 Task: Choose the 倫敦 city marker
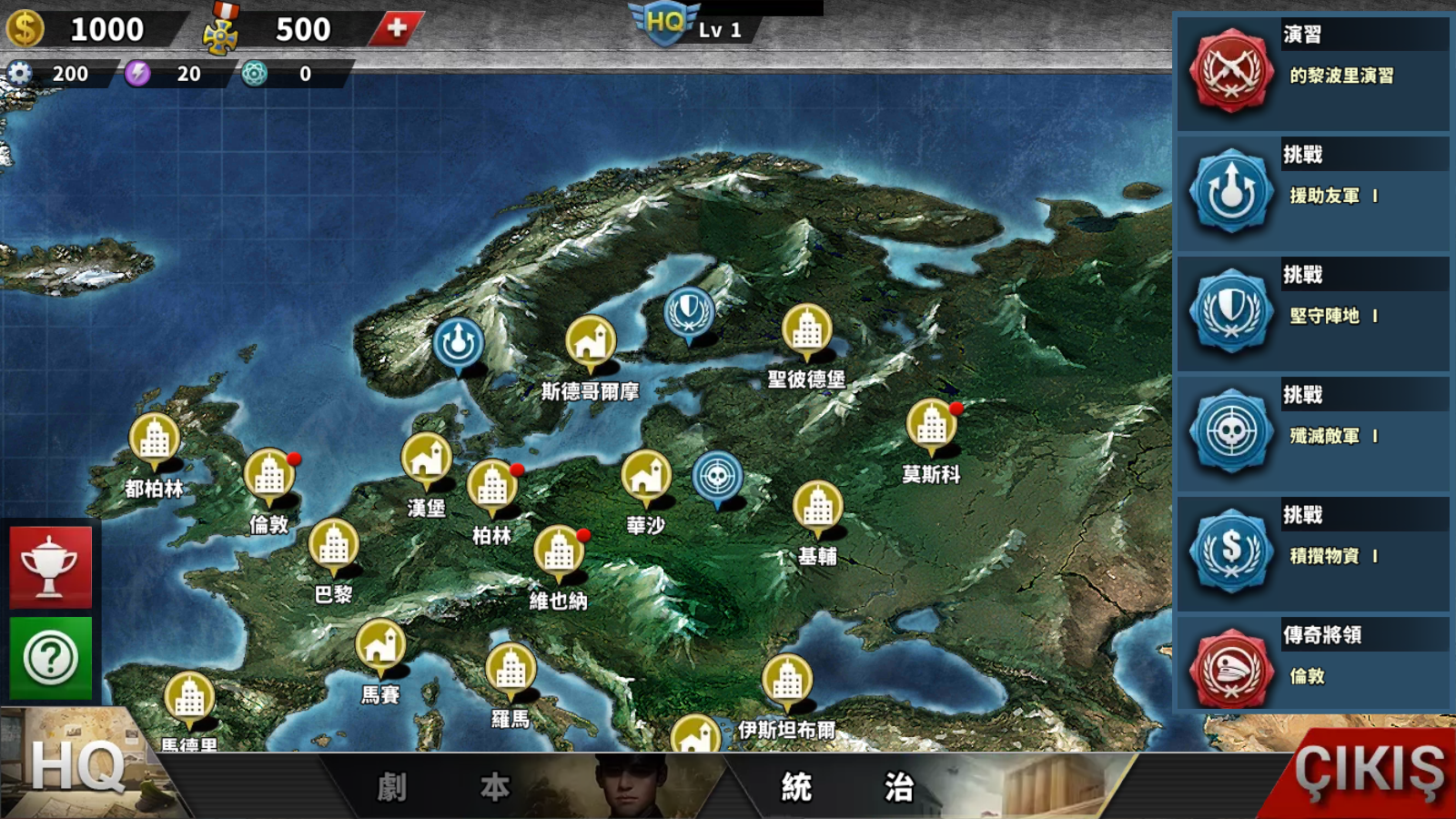coord(269,475)
